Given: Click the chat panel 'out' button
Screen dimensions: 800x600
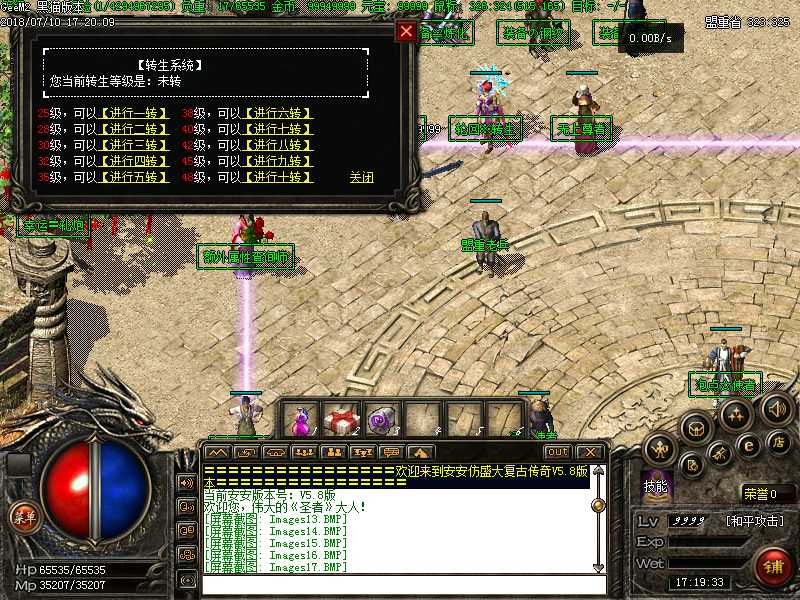Looking at the screenshot, I should pyautogui.click(x=557, y=452).
